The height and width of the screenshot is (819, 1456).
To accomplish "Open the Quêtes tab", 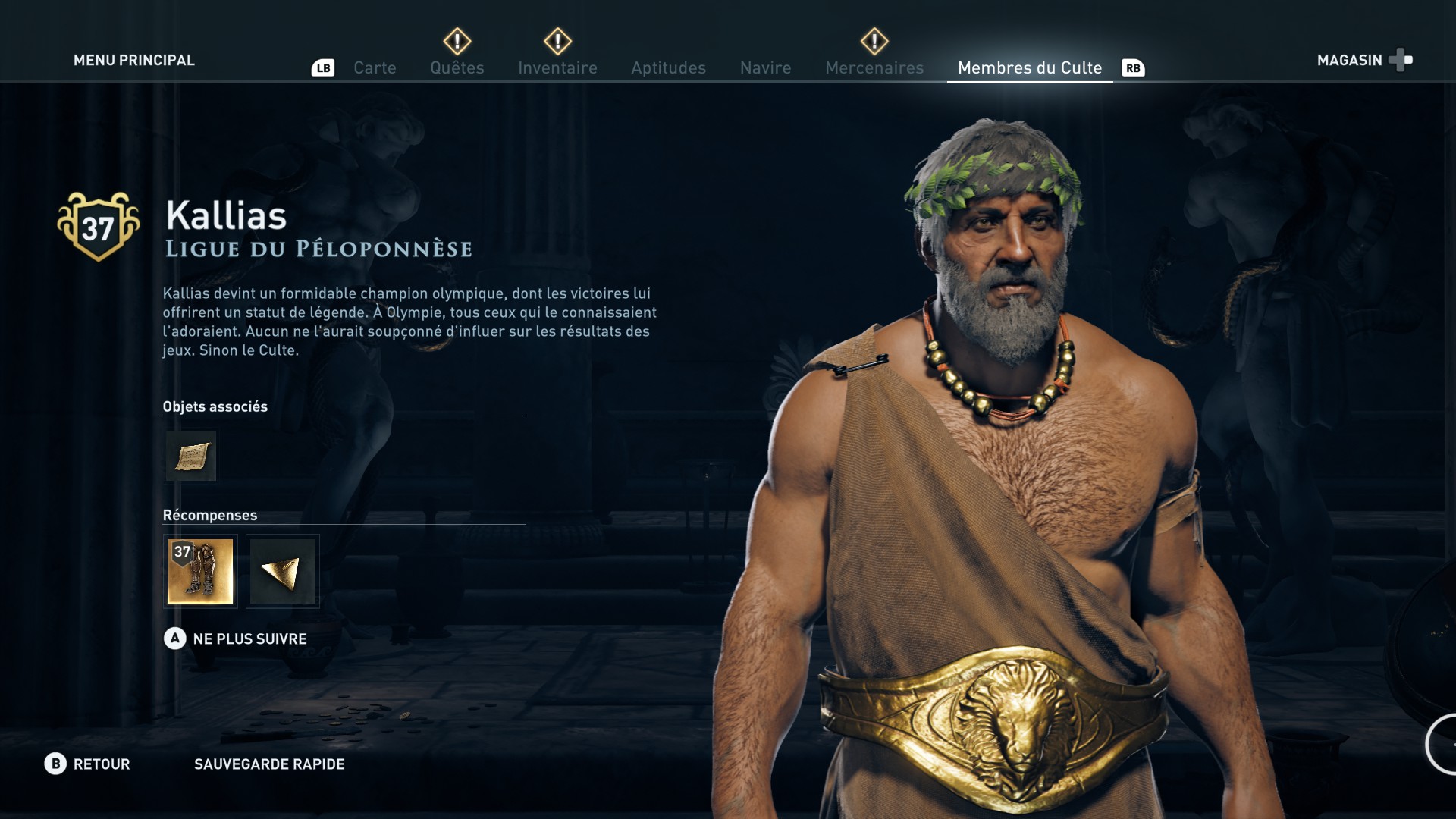I will click(457, 67).
